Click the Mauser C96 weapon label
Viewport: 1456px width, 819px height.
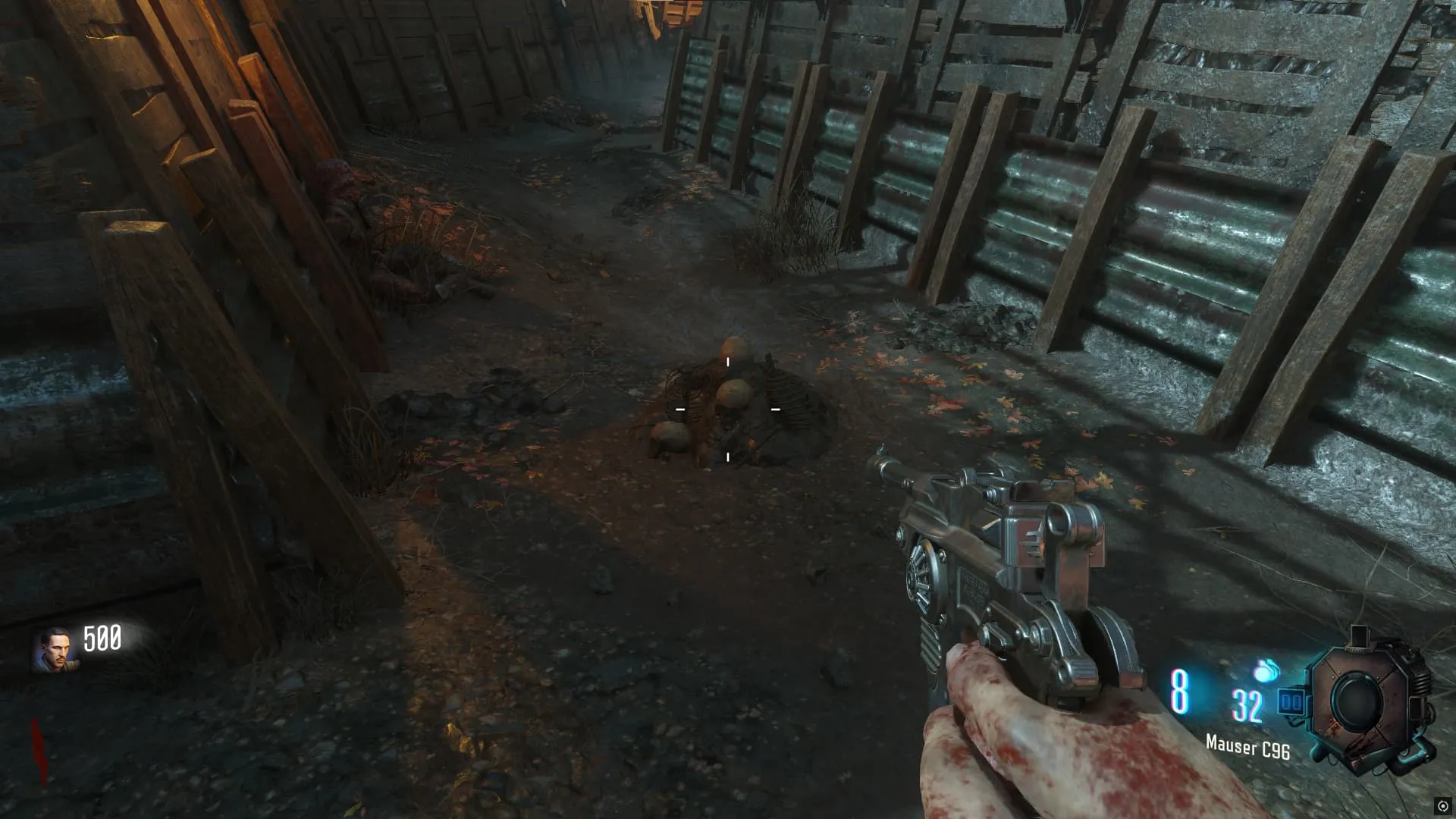coord(1247,747)
